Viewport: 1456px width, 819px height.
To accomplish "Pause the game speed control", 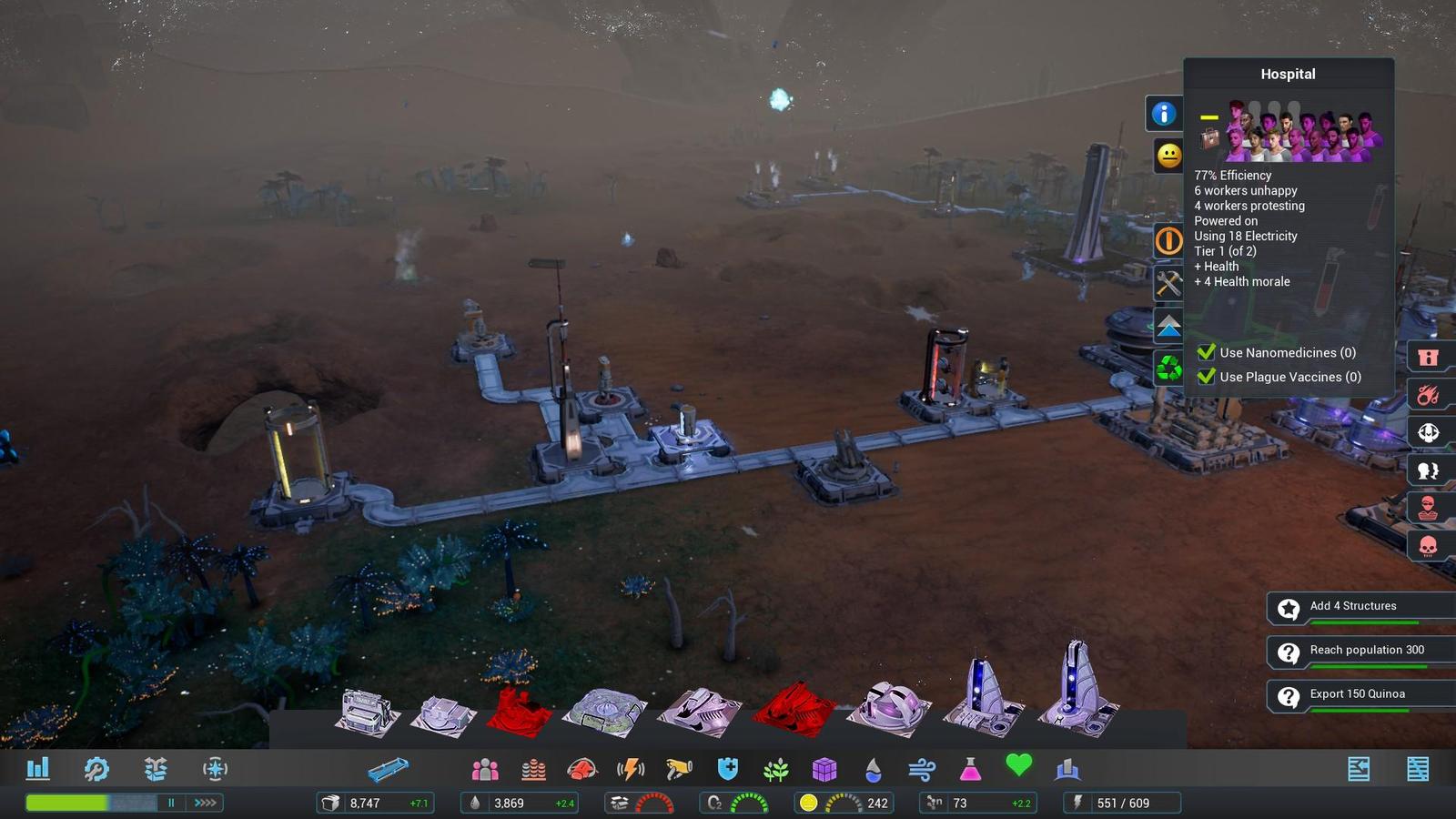I will (x=171, y=803).
